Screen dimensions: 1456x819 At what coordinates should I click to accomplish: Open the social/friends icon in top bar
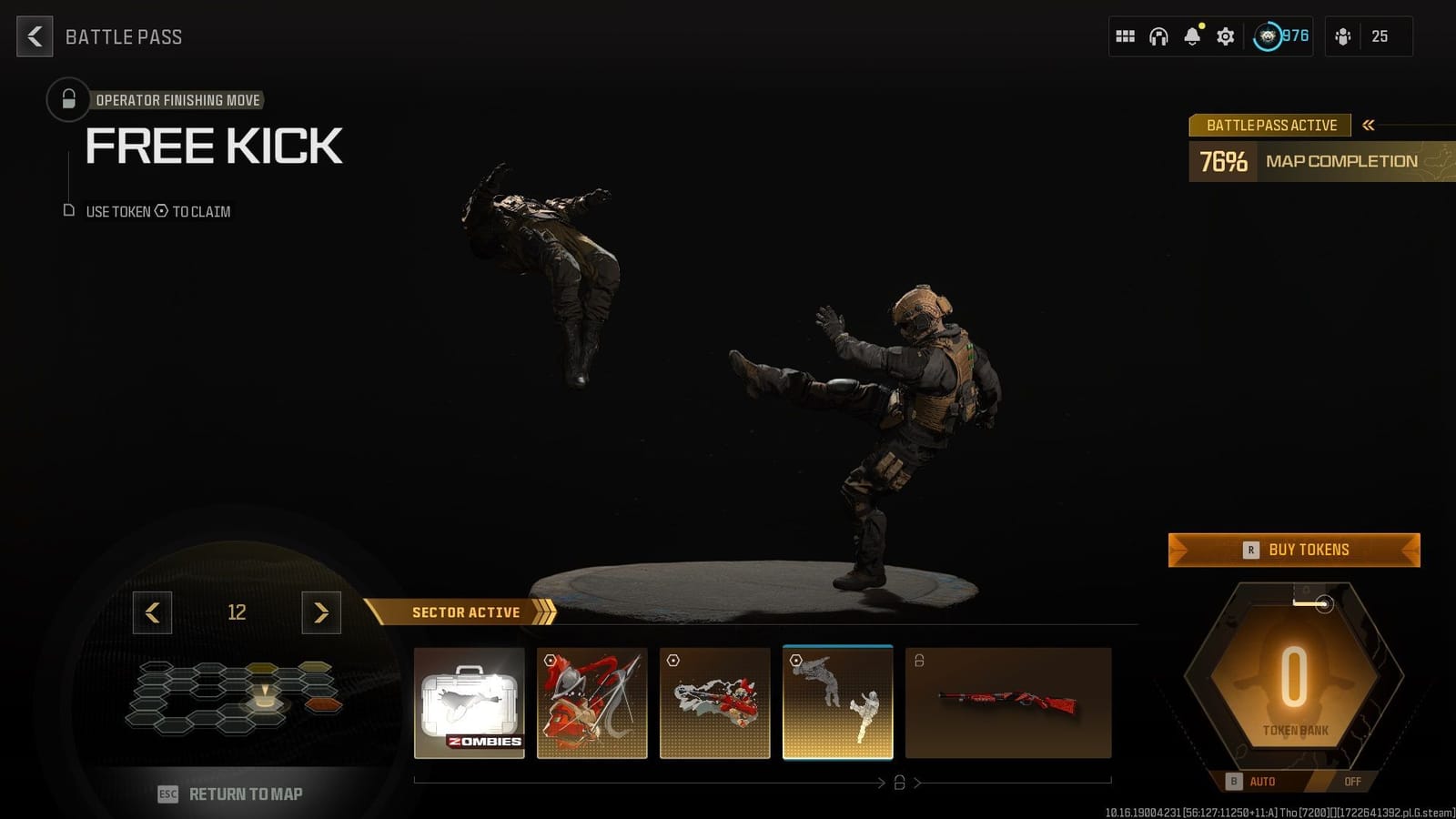point(1343,36)
